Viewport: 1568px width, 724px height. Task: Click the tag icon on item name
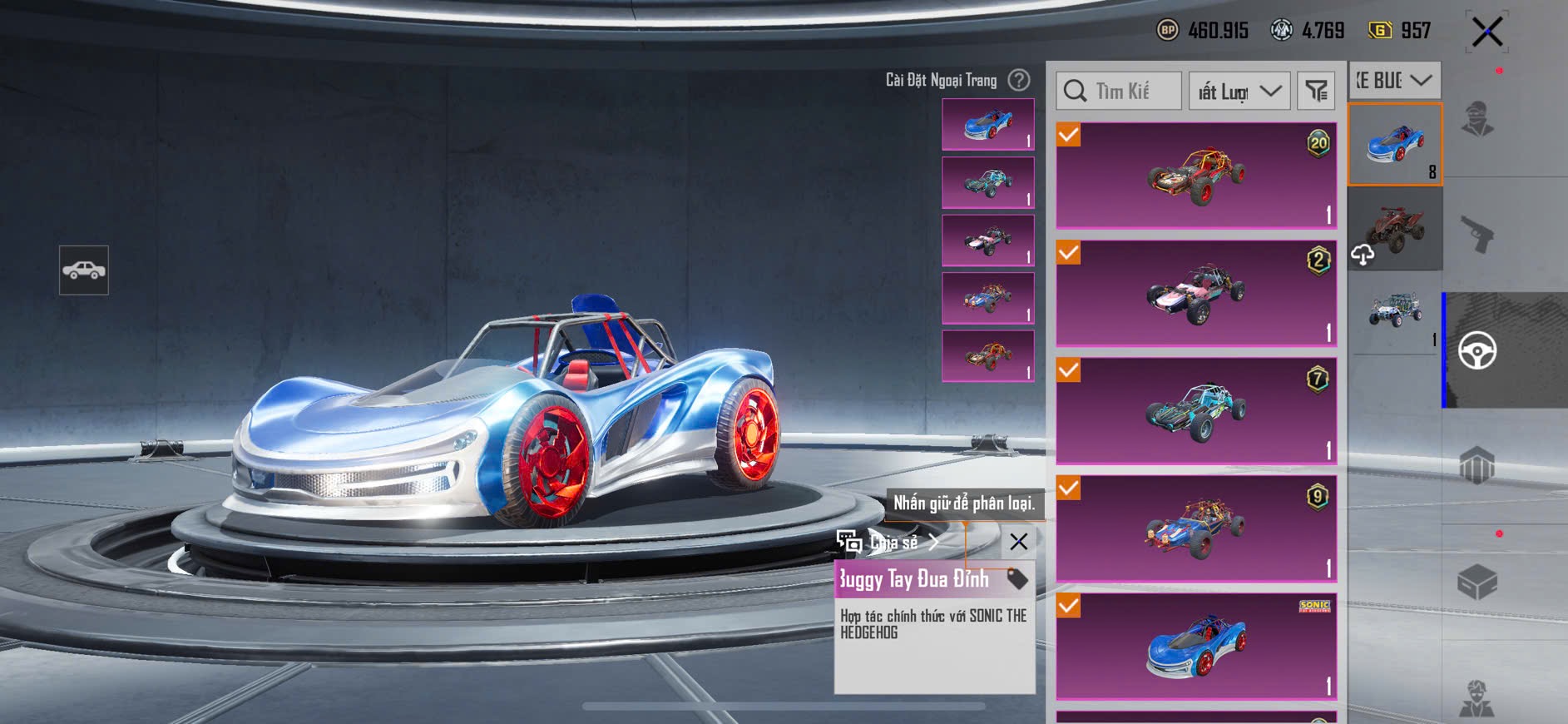pos(1016,578)
